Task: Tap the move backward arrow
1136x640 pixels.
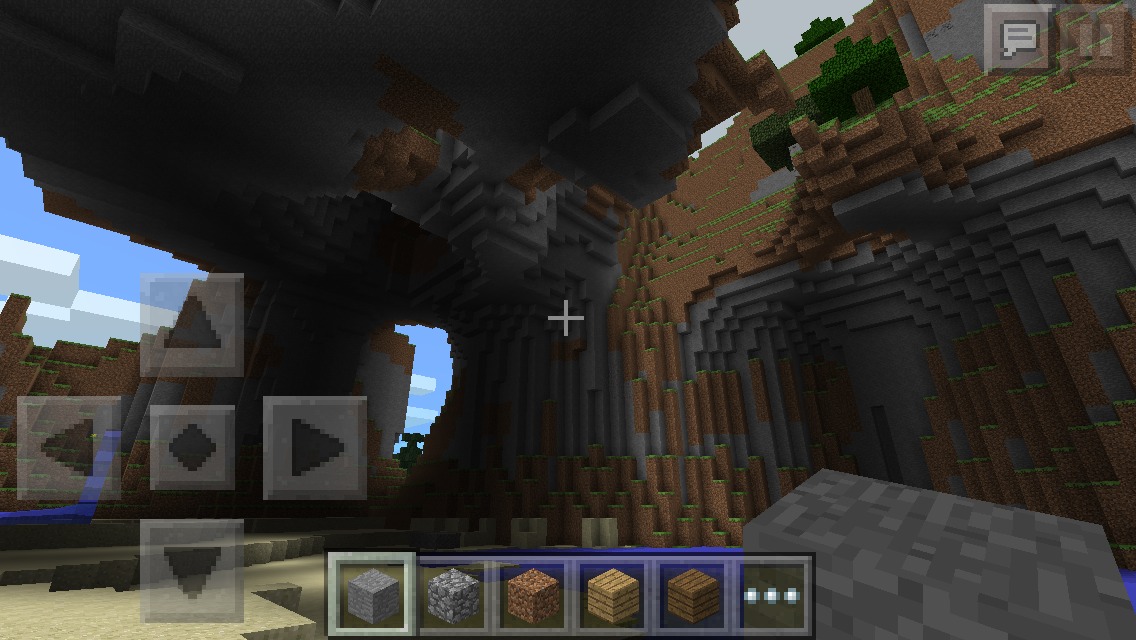Action: pyautogui.click(x=192, y=568)
